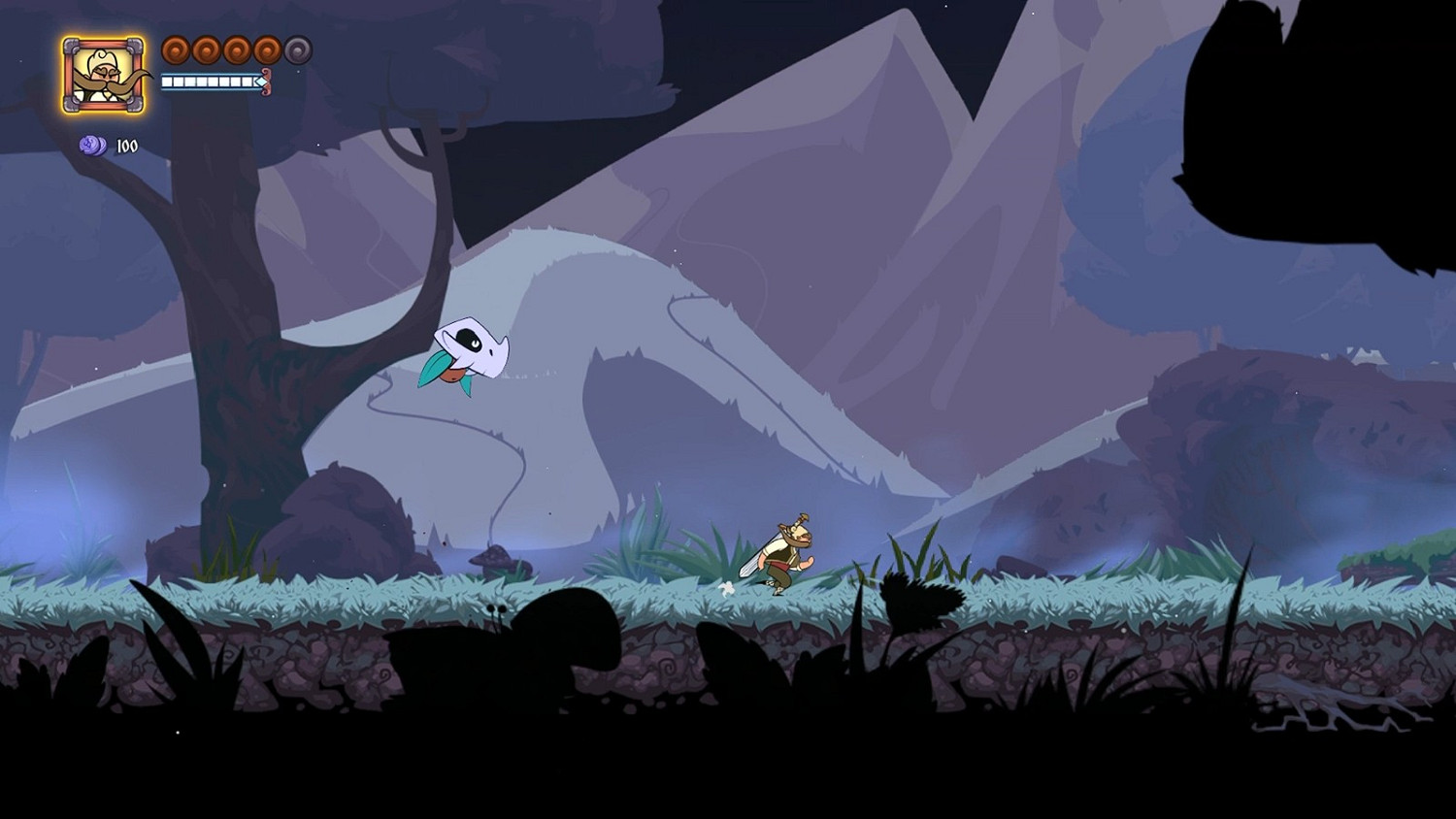Toggle the diamond marker on the stamina bar
Screen dimensions: 1456x819
click(x=261, y=82)
